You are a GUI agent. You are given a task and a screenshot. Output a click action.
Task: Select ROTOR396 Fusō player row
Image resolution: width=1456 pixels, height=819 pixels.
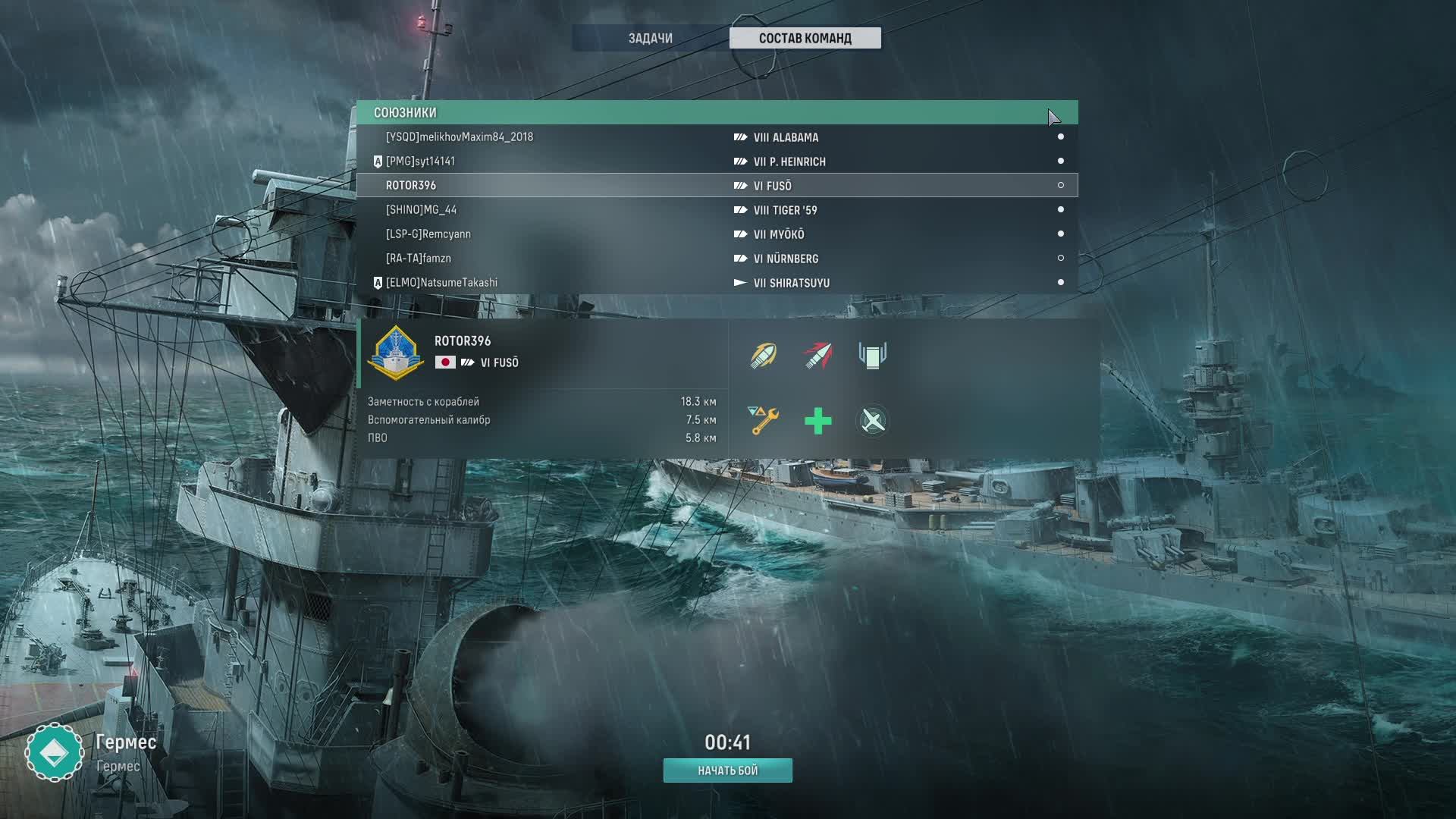(717, 186)
